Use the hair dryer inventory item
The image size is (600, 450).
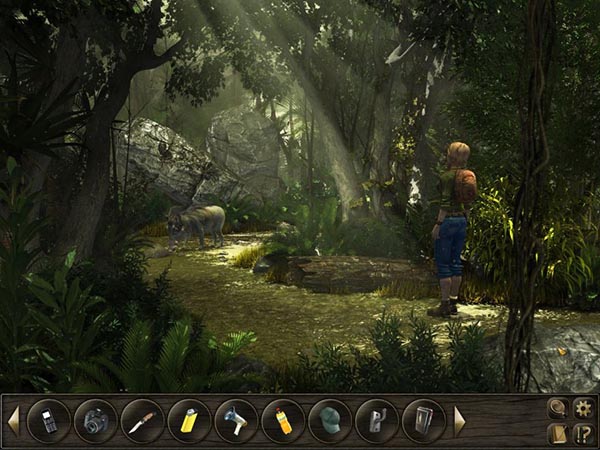coord(236,421)
